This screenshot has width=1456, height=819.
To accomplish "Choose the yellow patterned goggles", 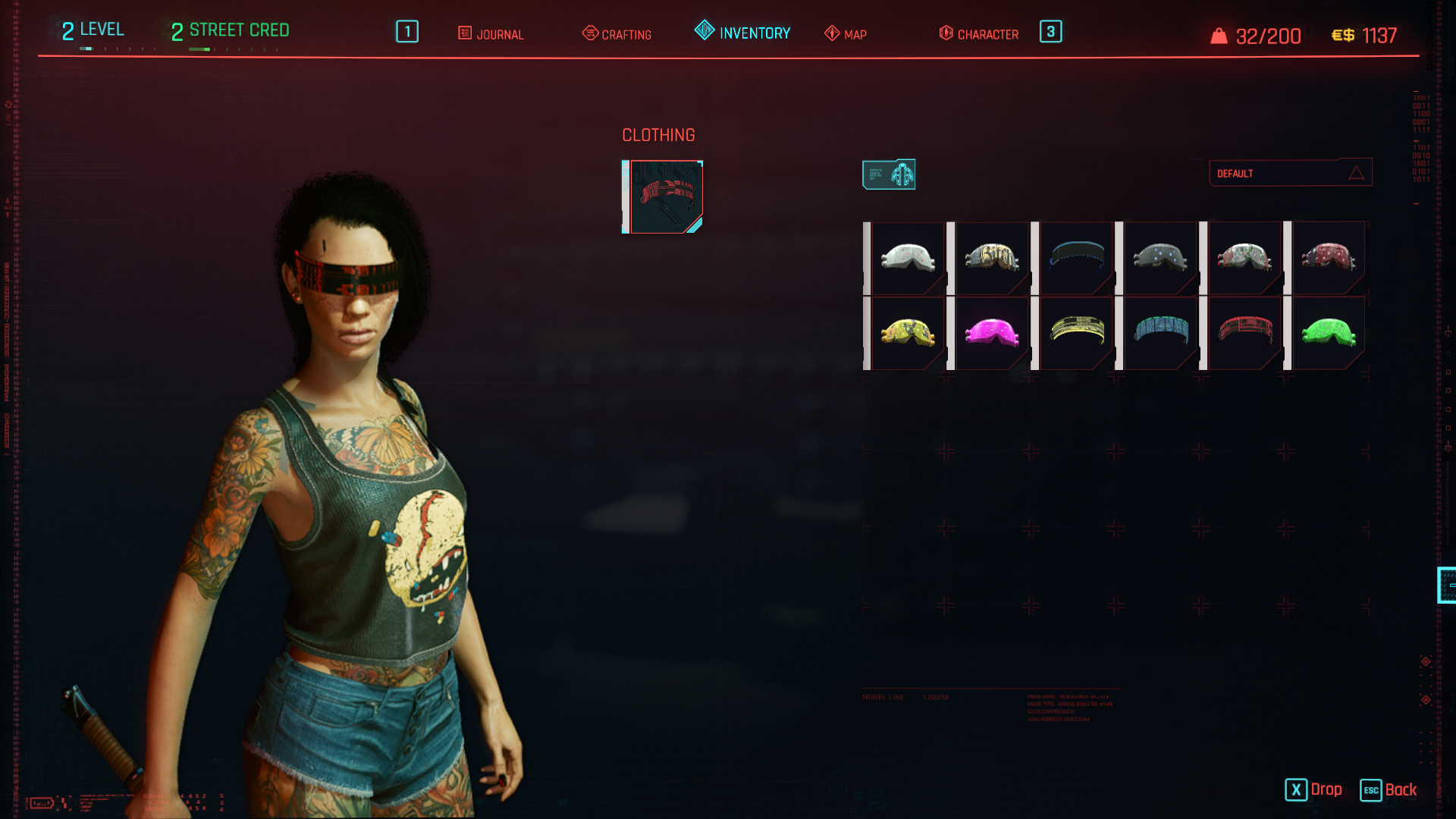I will pyautogui.click(x=908, y=332).
